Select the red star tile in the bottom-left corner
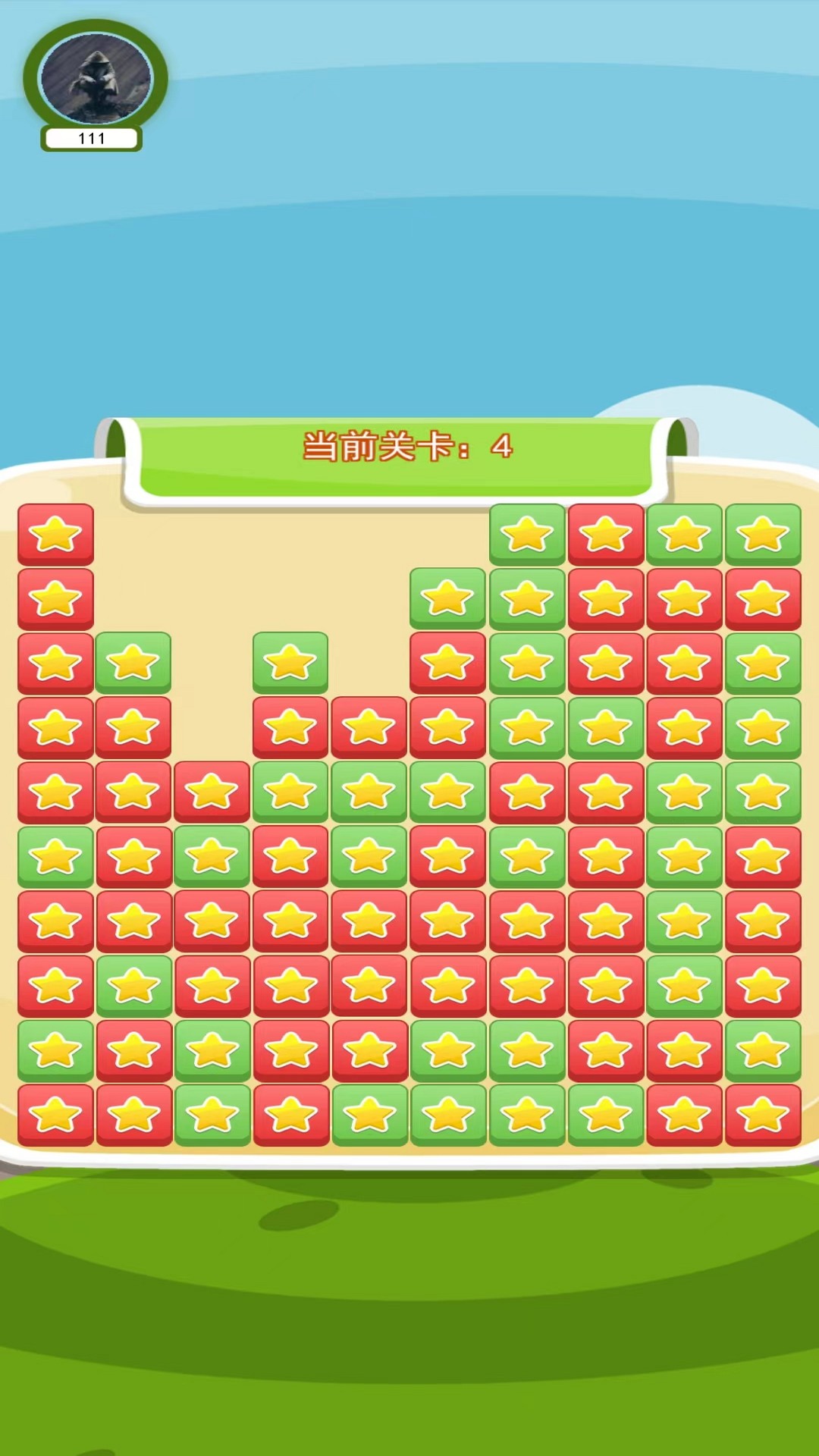 coord(55,1115)
